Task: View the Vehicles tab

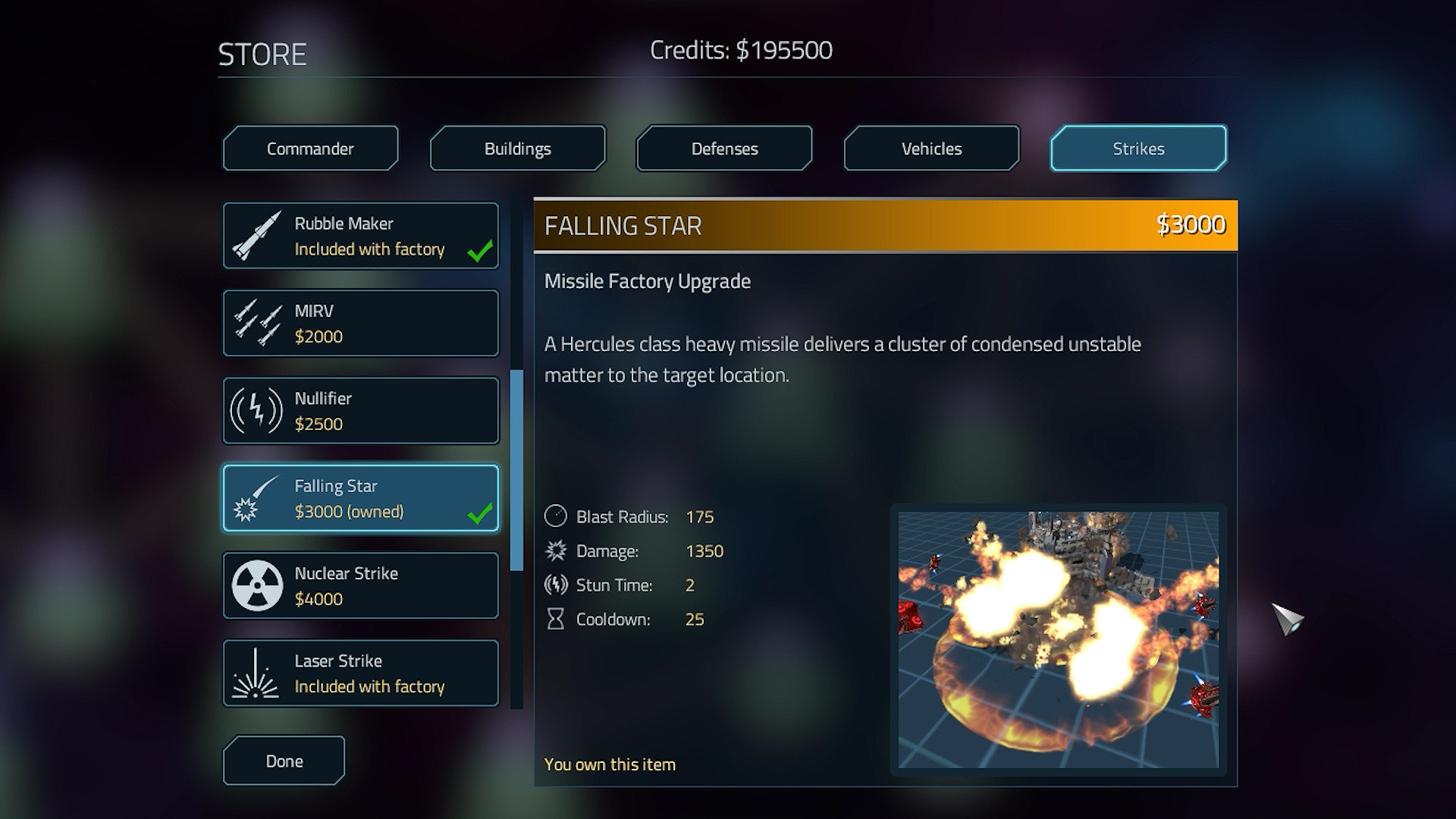Action: [x=930, y=148]
